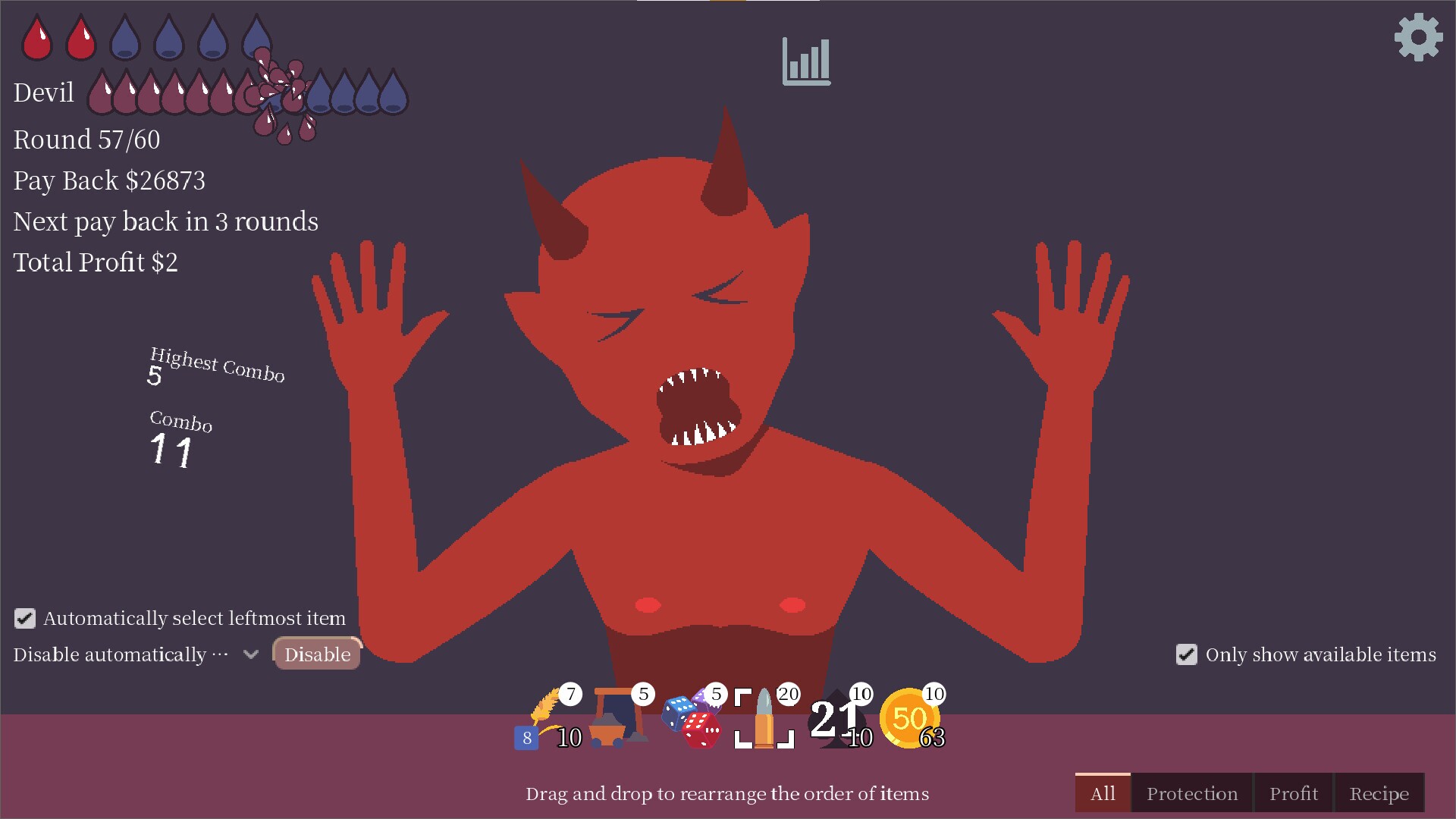Open the Recipe tab
Viewport: 1456px width, 819px height.
[1379, 793]
